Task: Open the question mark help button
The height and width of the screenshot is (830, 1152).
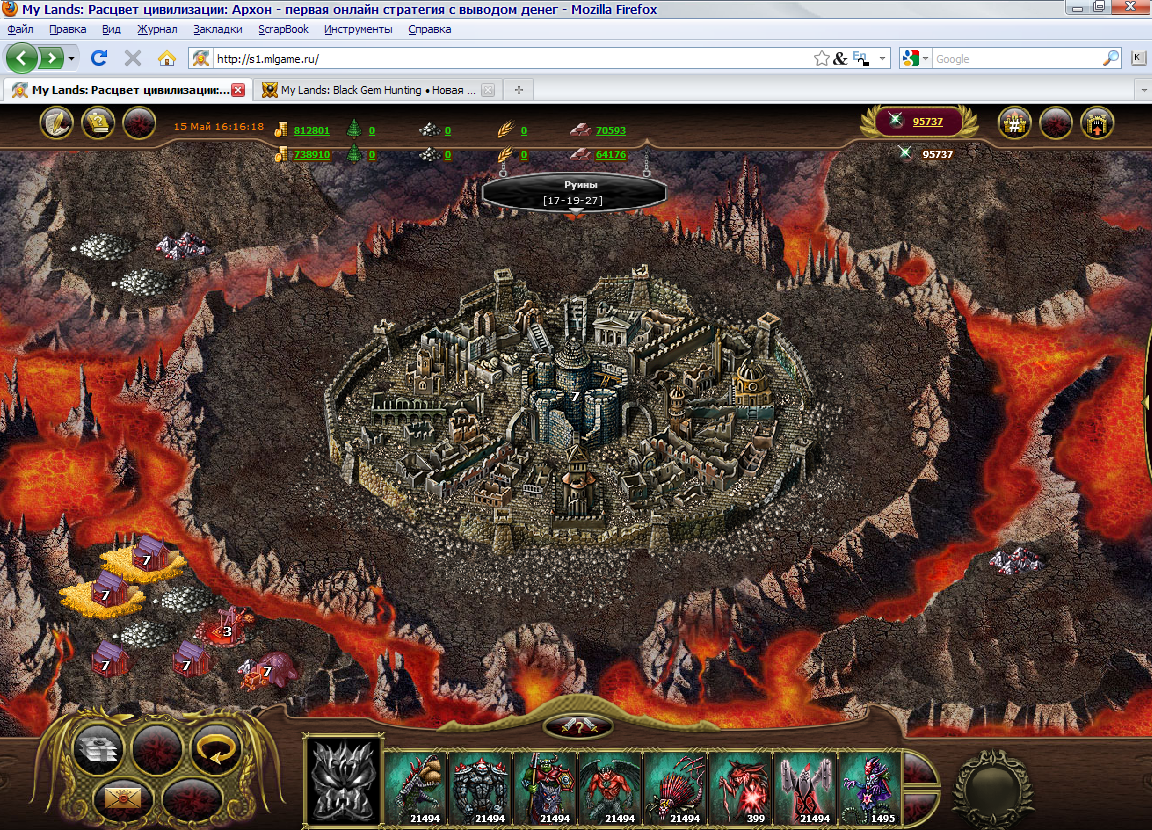Action: click(578, 726)
